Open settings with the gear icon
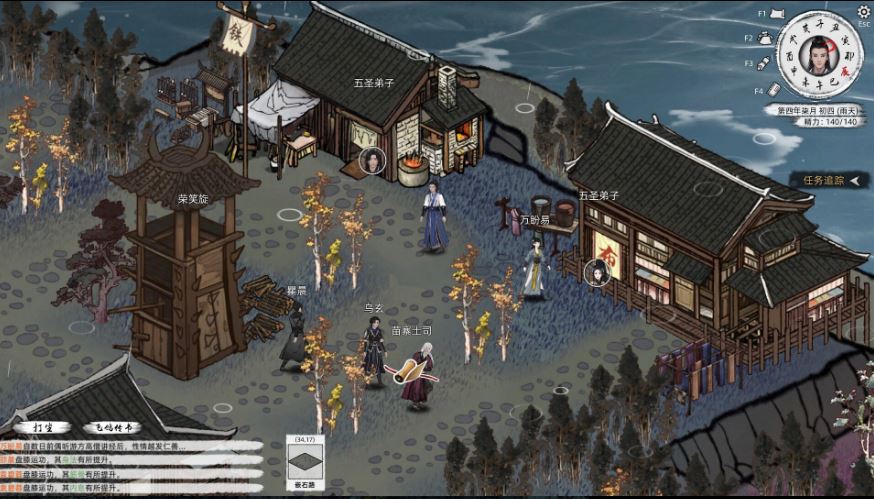 pos(864,12)
